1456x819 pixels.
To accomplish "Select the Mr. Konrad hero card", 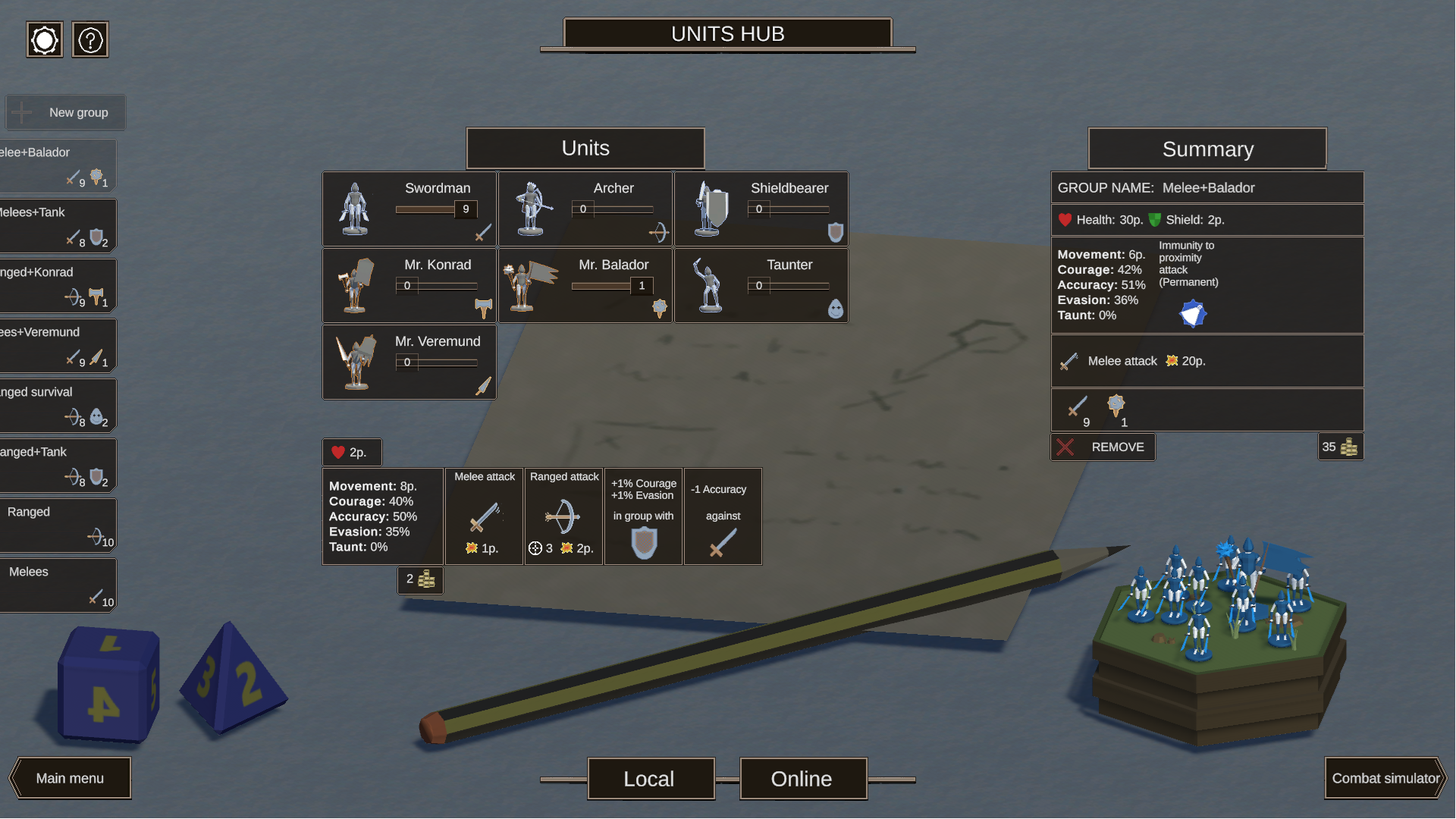I will 409,285.
